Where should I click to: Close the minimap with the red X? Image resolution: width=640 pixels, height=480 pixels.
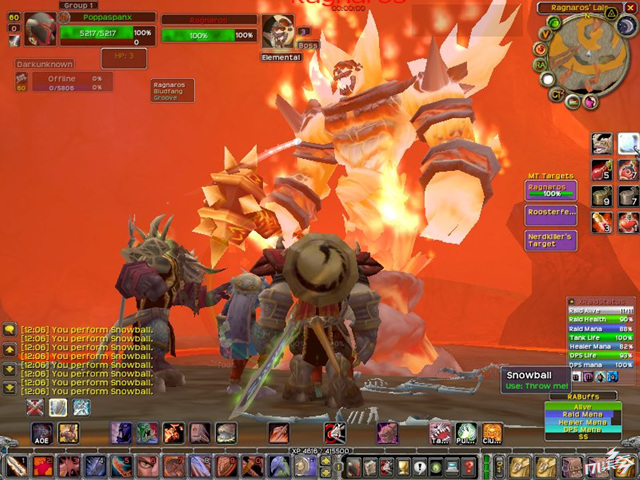click(x=630, y=8)
